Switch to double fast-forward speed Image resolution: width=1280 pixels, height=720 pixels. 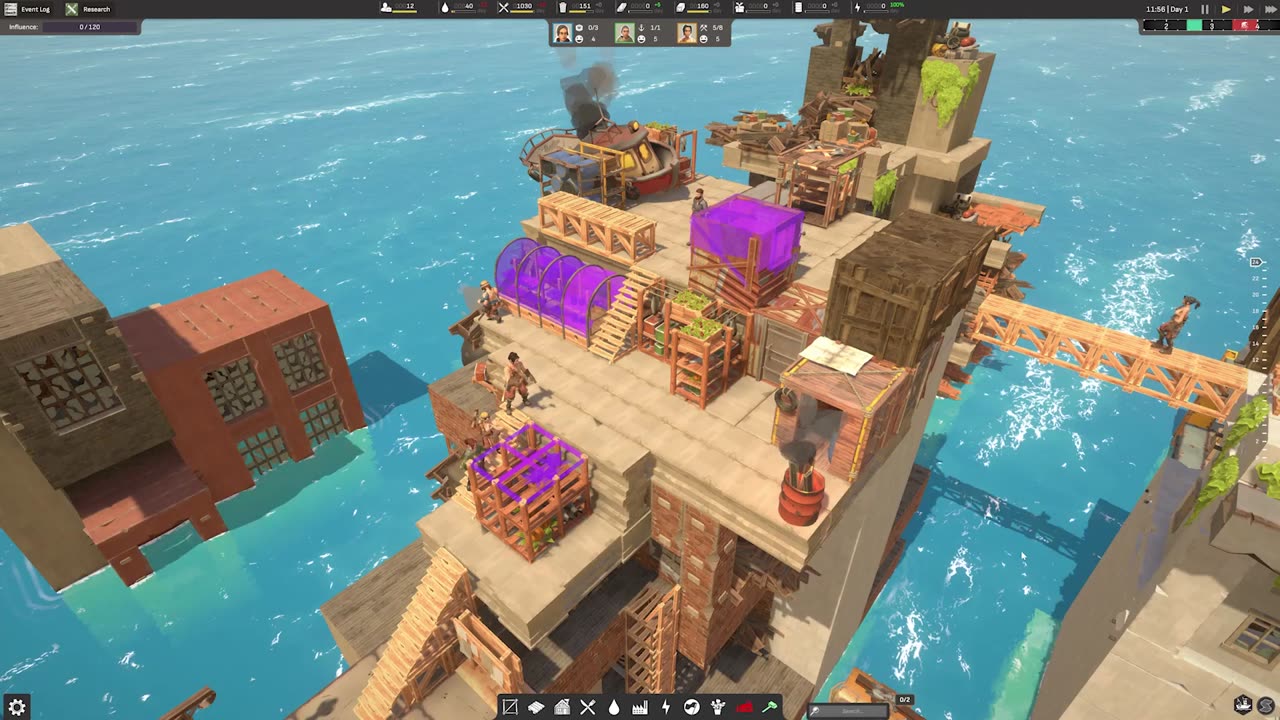(1248, 9)
